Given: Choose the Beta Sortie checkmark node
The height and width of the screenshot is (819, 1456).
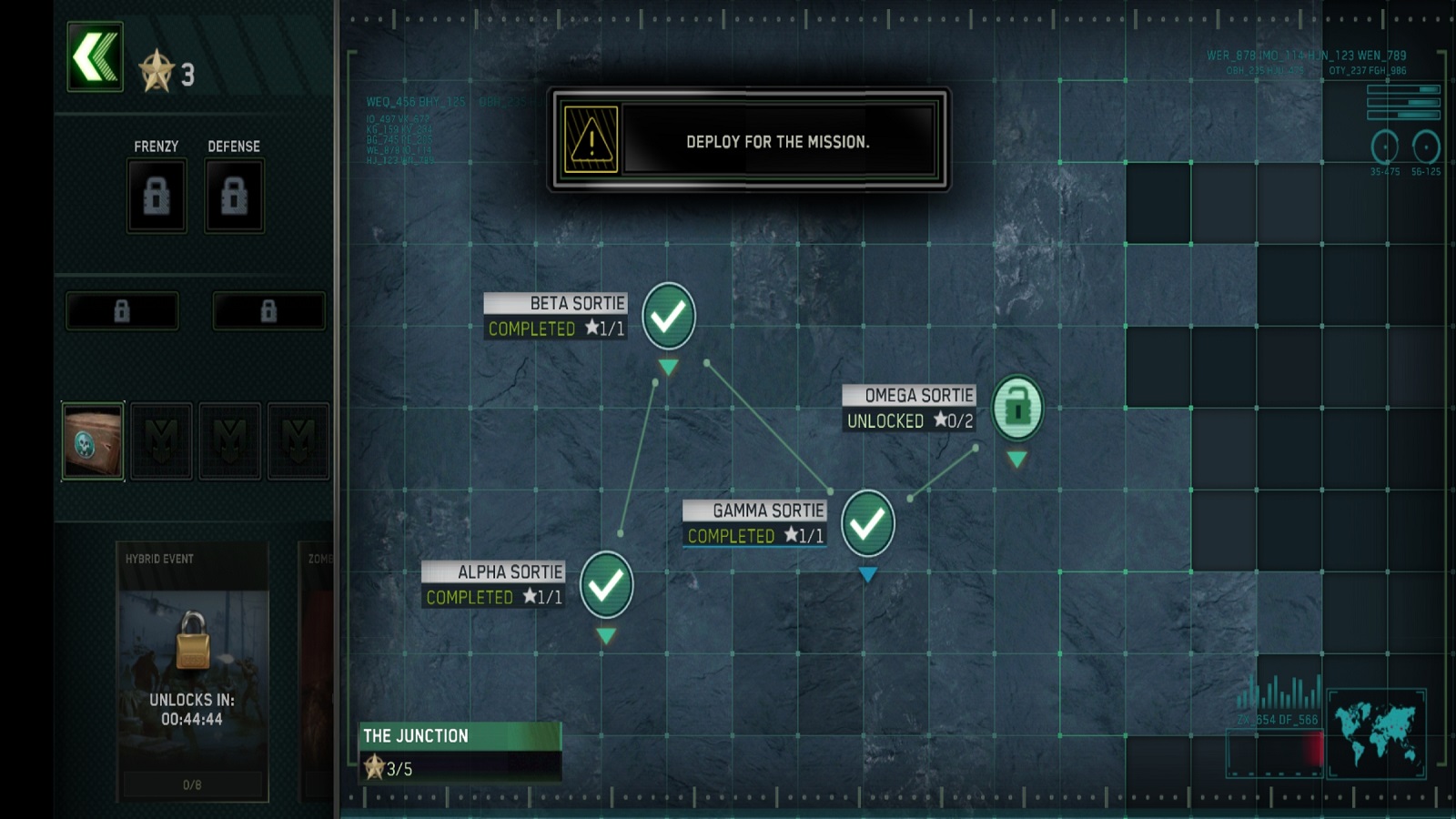Looking at the screenshot, I should click(x=669, y=316).
